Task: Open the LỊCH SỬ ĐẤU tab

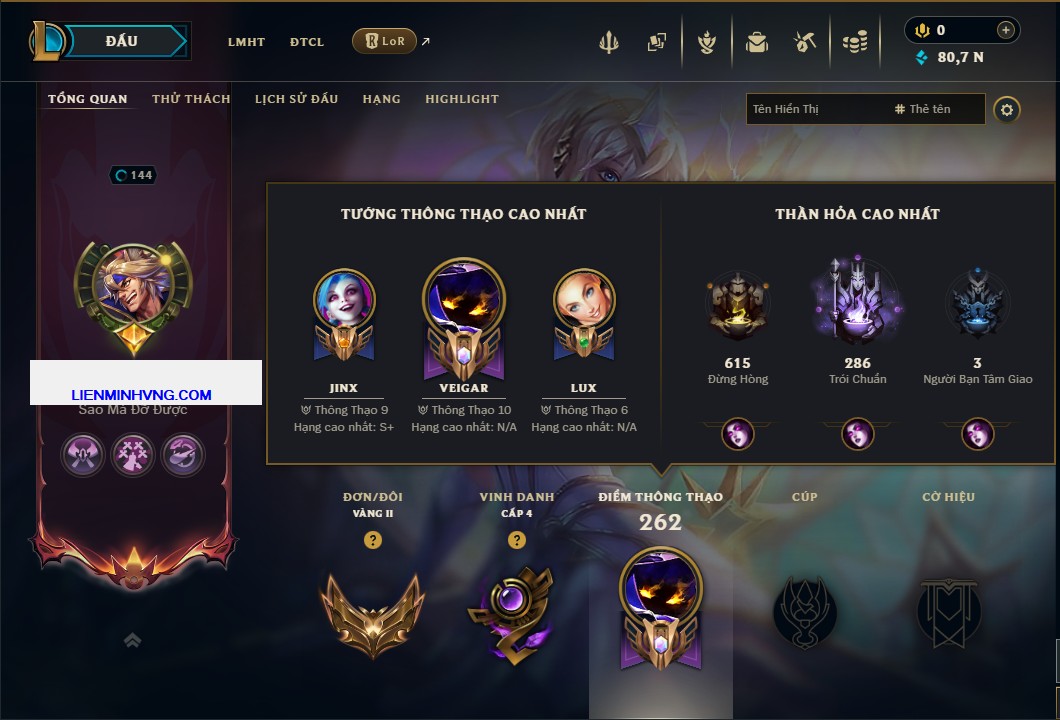Action: tap(296, 99)
